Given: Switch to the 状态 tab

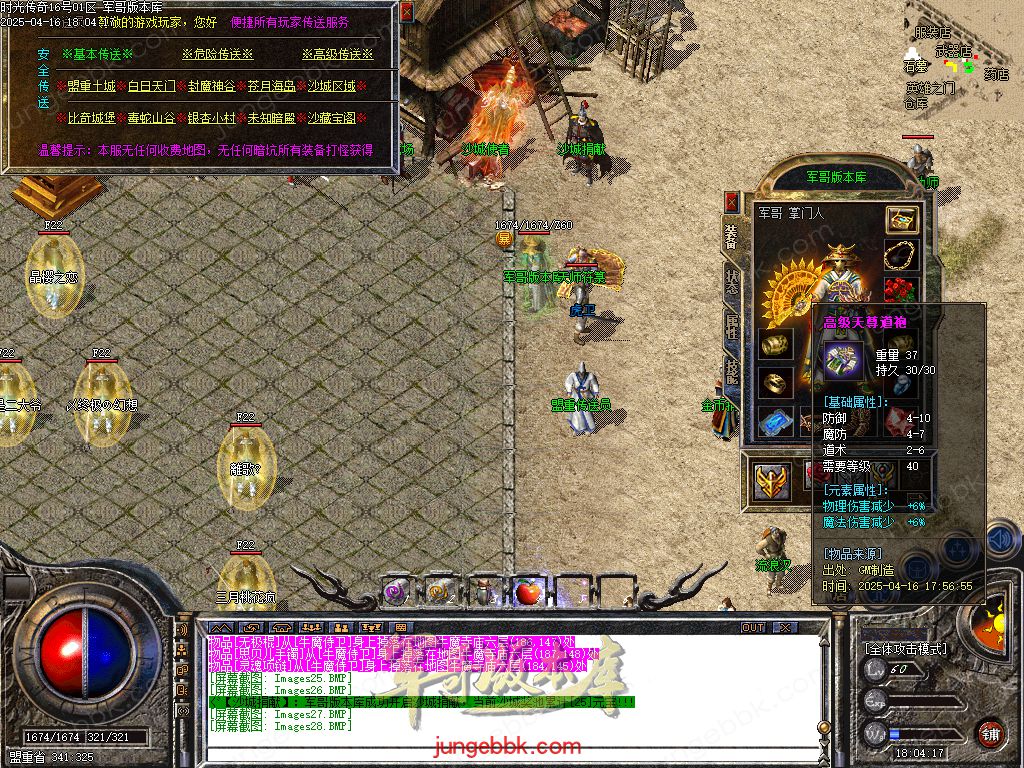Looking at the screenshot, I should (x=732, y=281).
